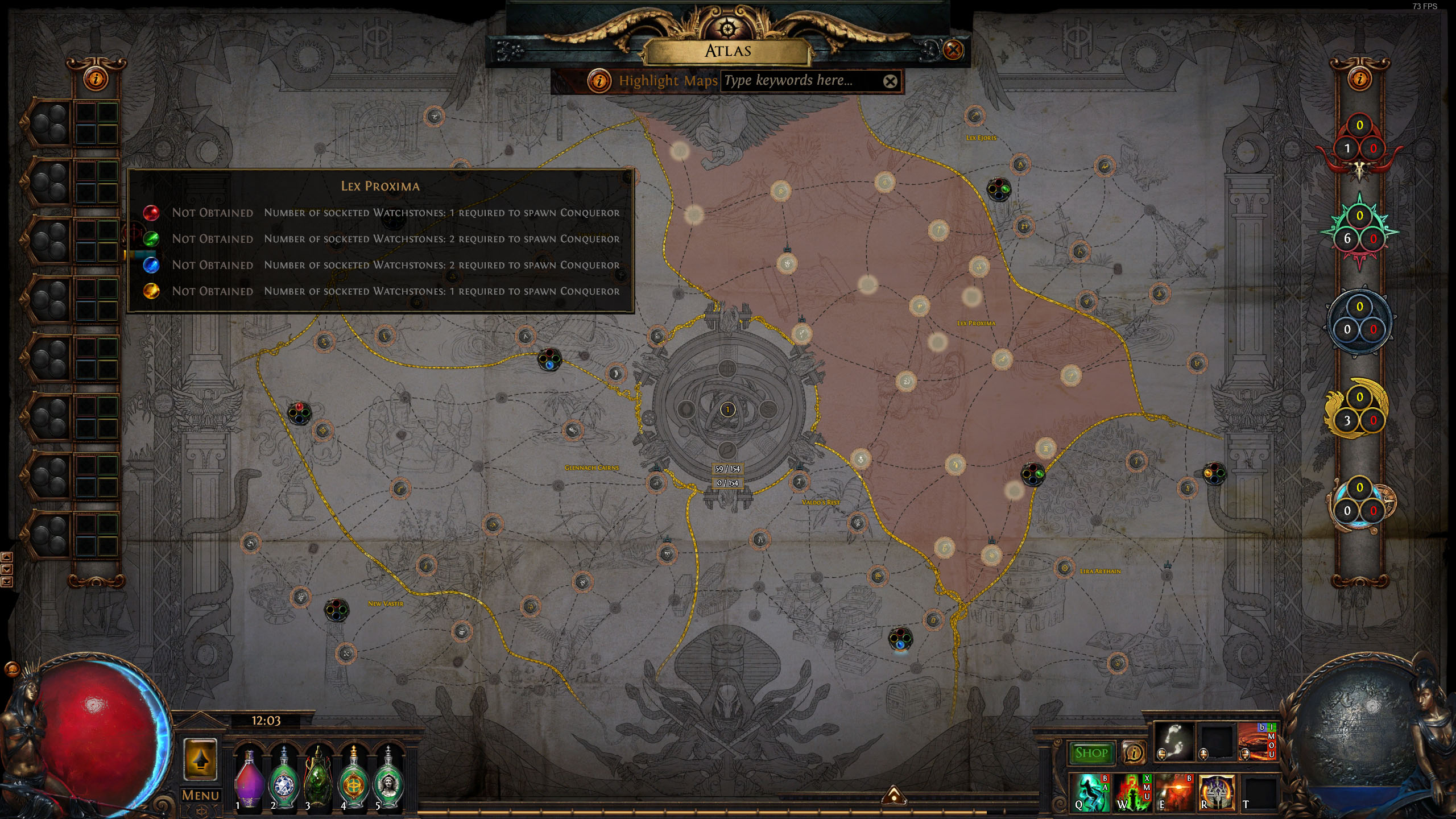Activate the green-red totem skill on W
This screenshot has height=819, width=1456.
(x=1132, y=792)
